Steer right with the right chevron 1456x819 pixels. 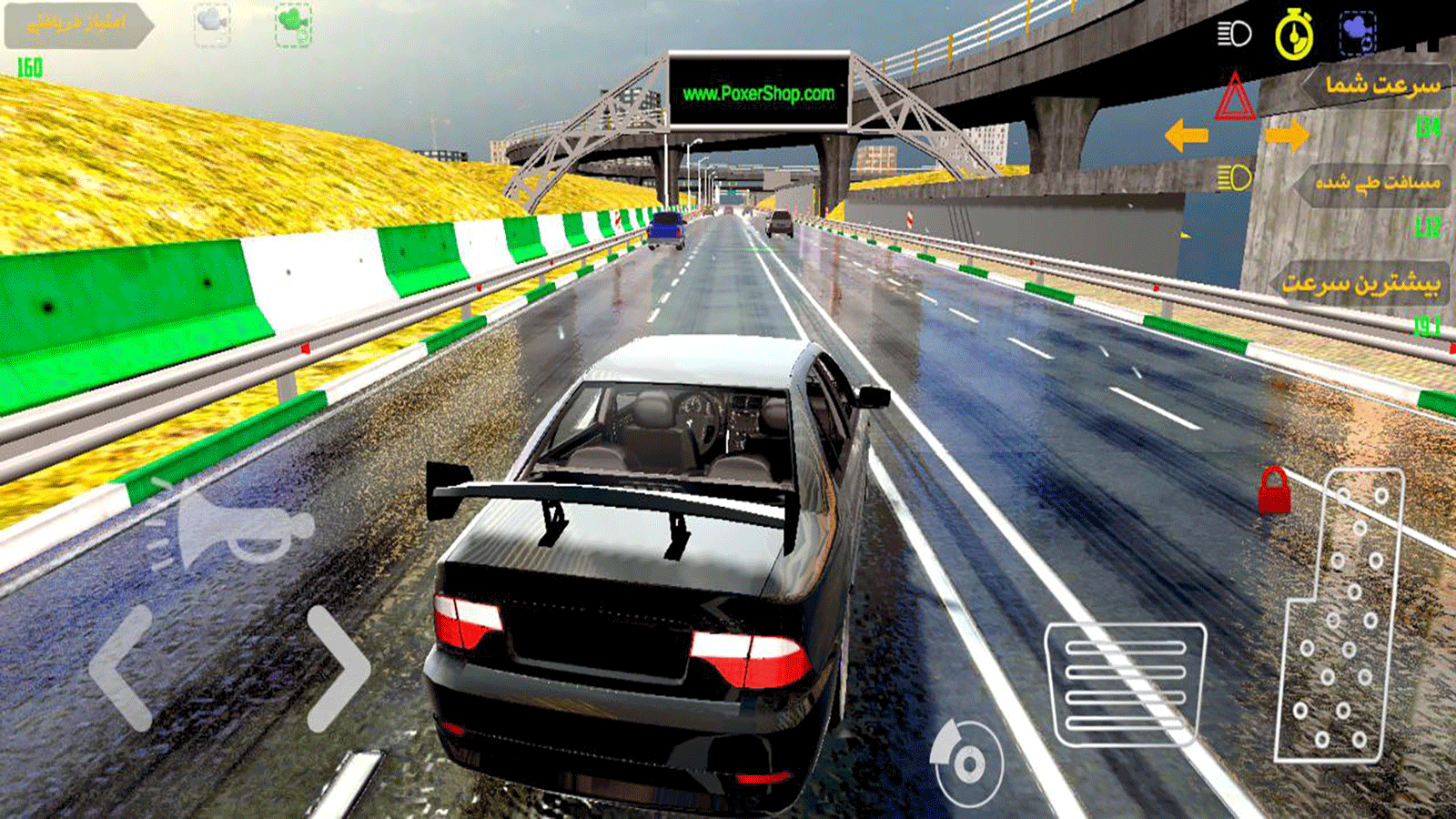tap(337, 669)
